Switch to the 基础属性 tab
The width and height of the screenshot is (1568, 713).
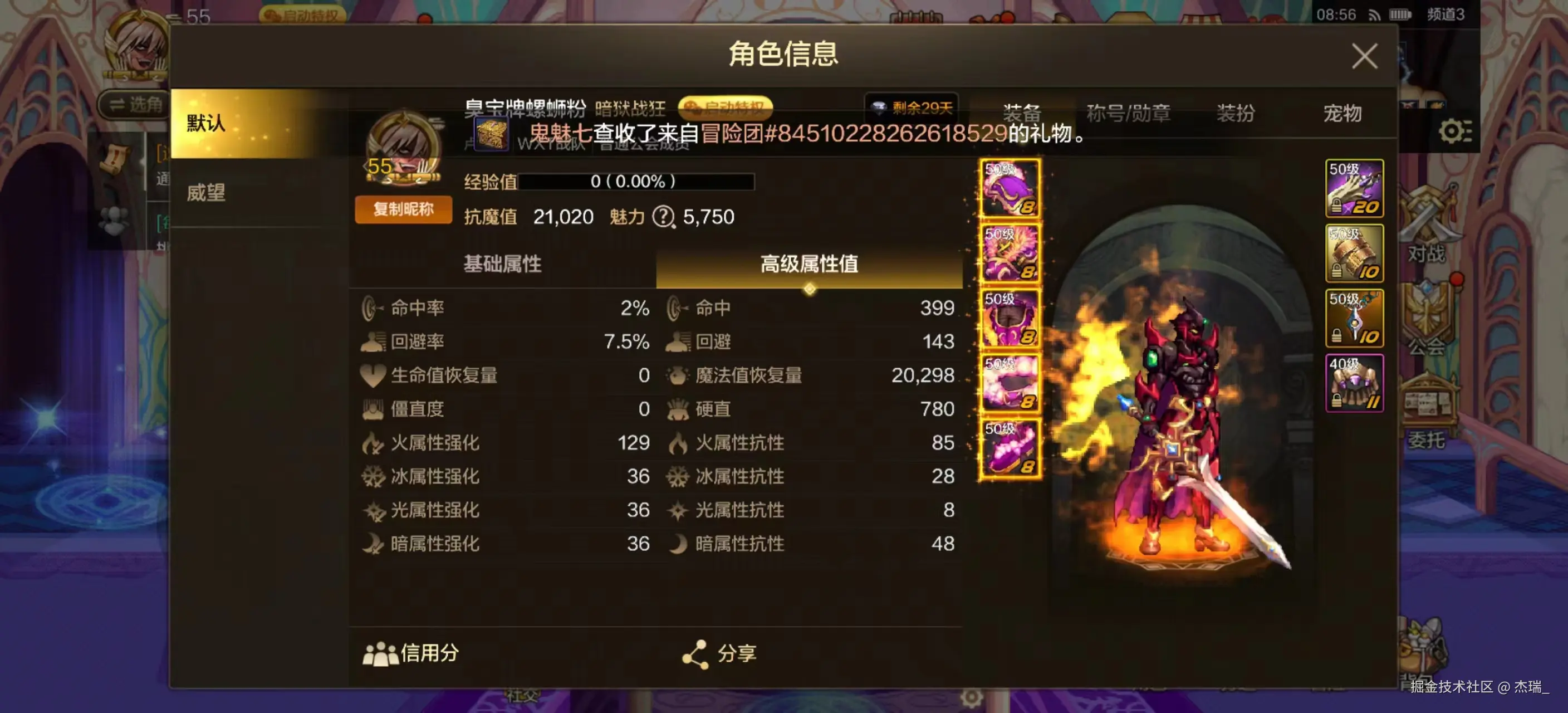click(x=502, y=264)
